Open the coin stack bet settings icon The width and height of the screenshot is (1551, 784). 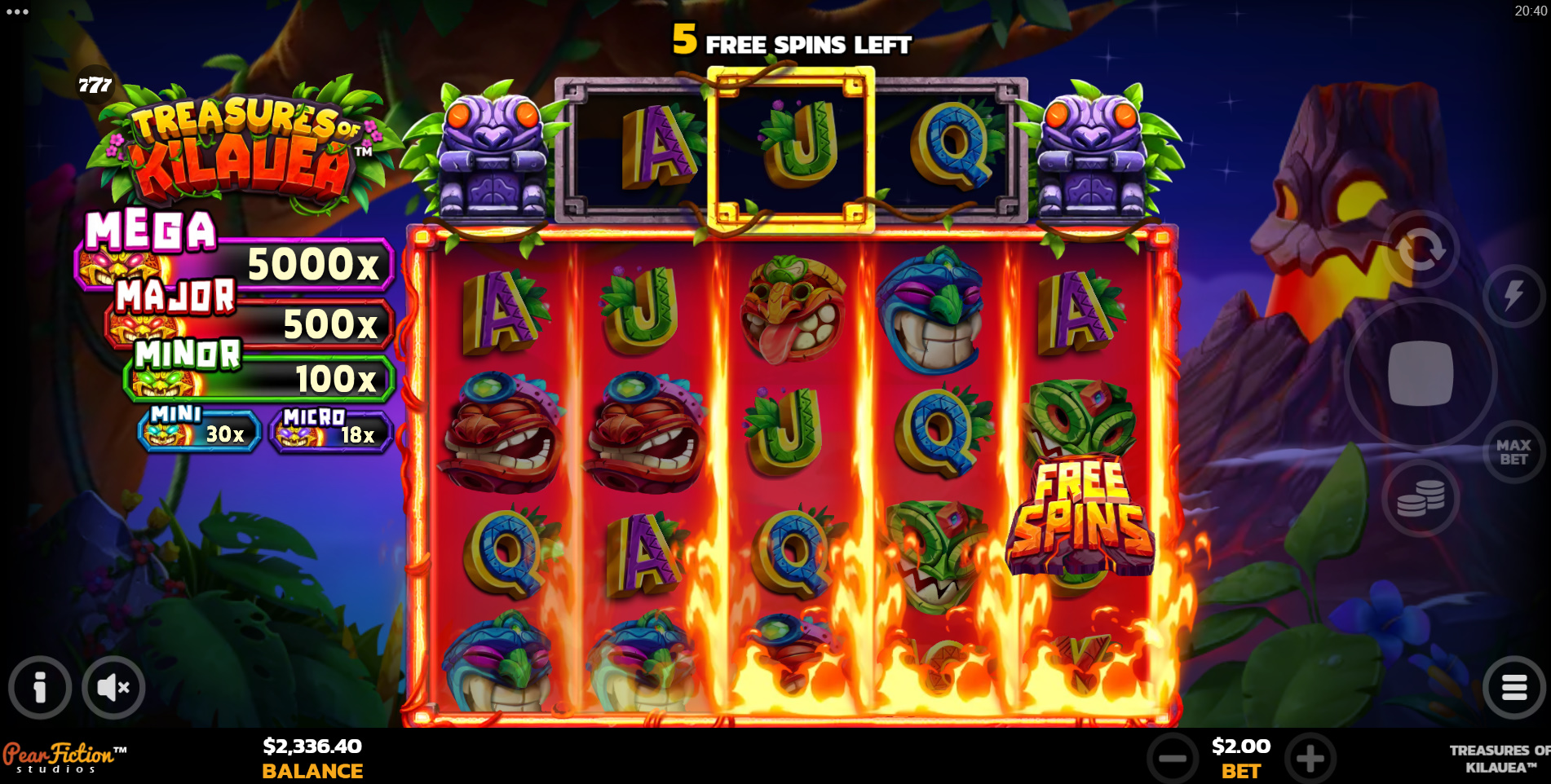(x=1420, y=499)
